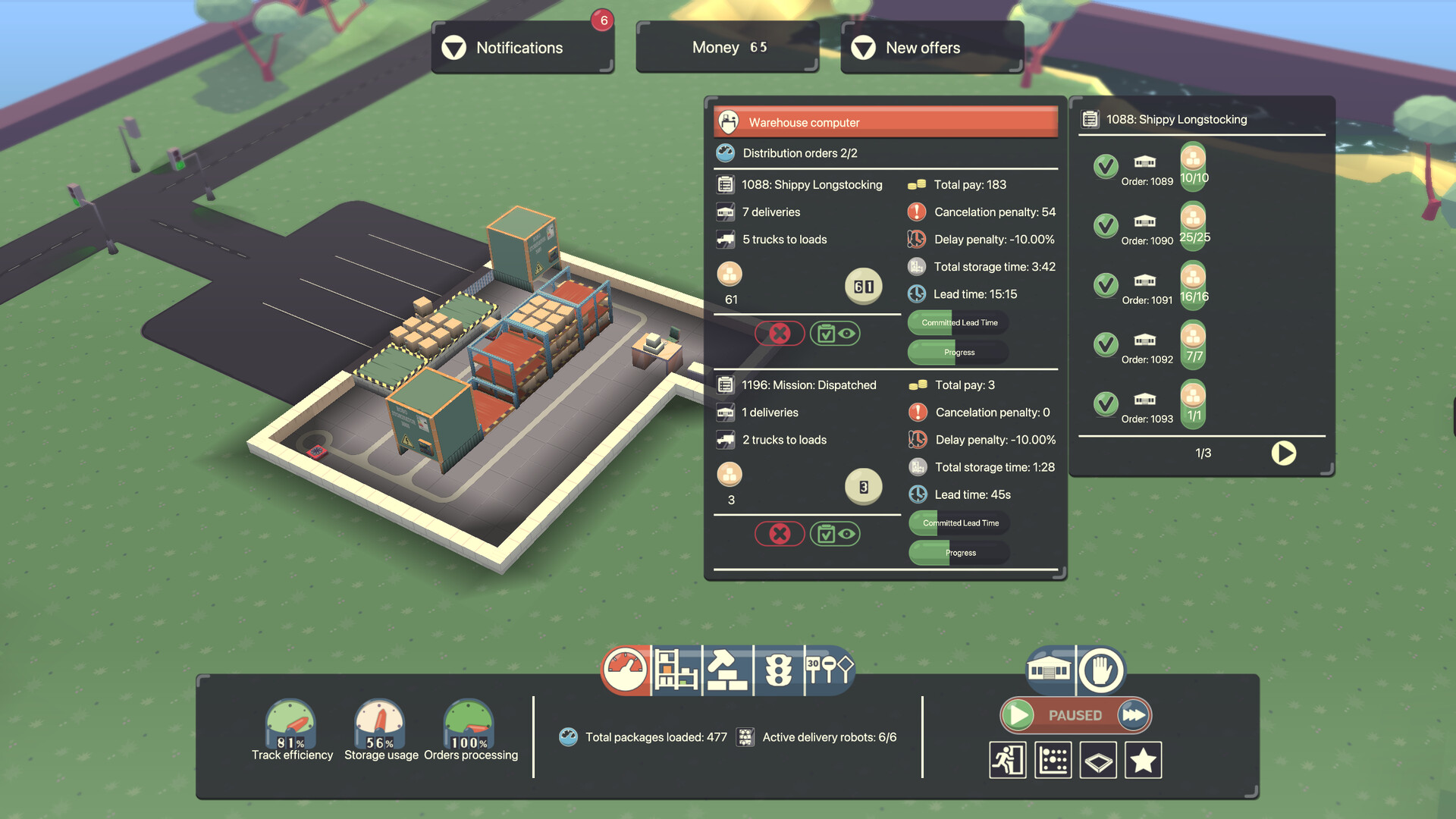Expand the New offers dropdown
Image resolution: width=1456 pixels, height=819 pixels.
931,47
